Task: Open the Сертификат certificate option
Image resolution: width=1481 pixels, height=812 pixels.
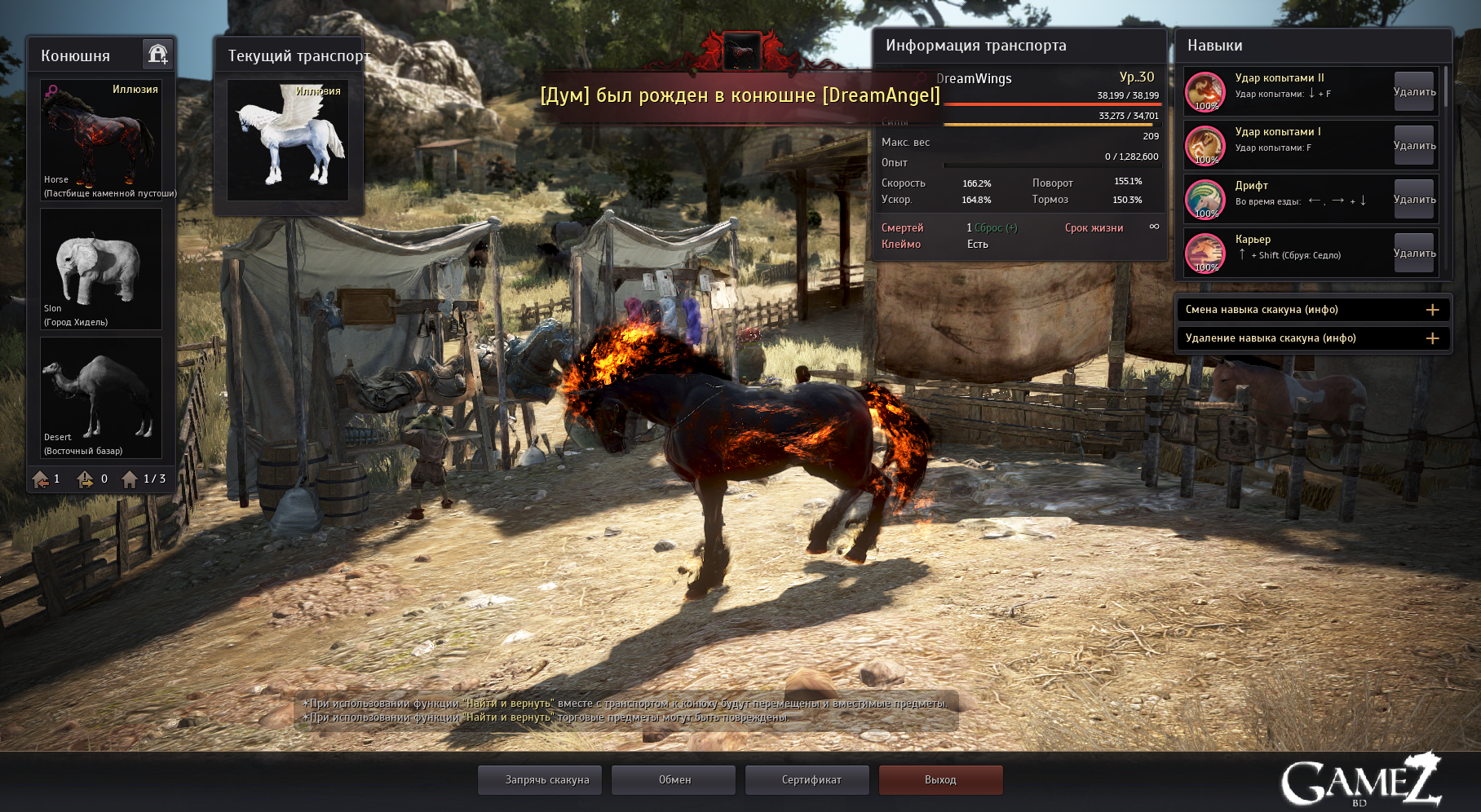Action: click(811, 780)
